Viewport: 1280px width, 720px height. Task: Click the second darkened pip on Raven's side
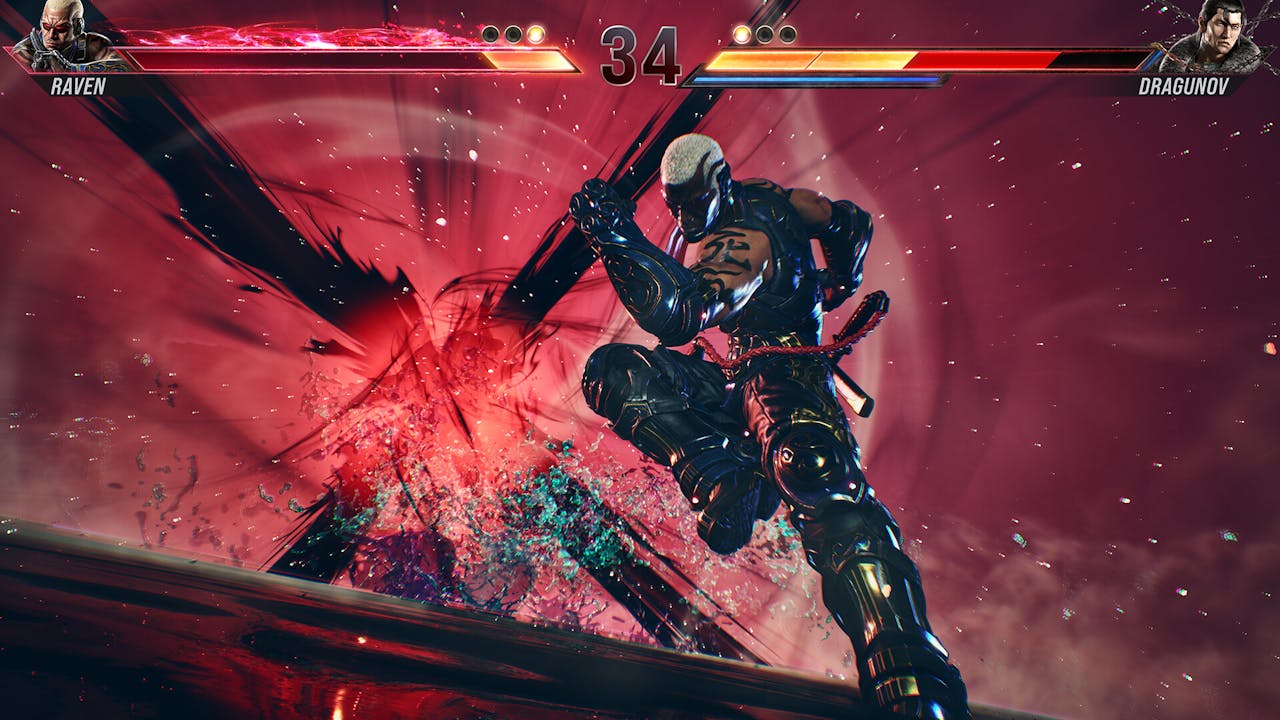(513, 35)
